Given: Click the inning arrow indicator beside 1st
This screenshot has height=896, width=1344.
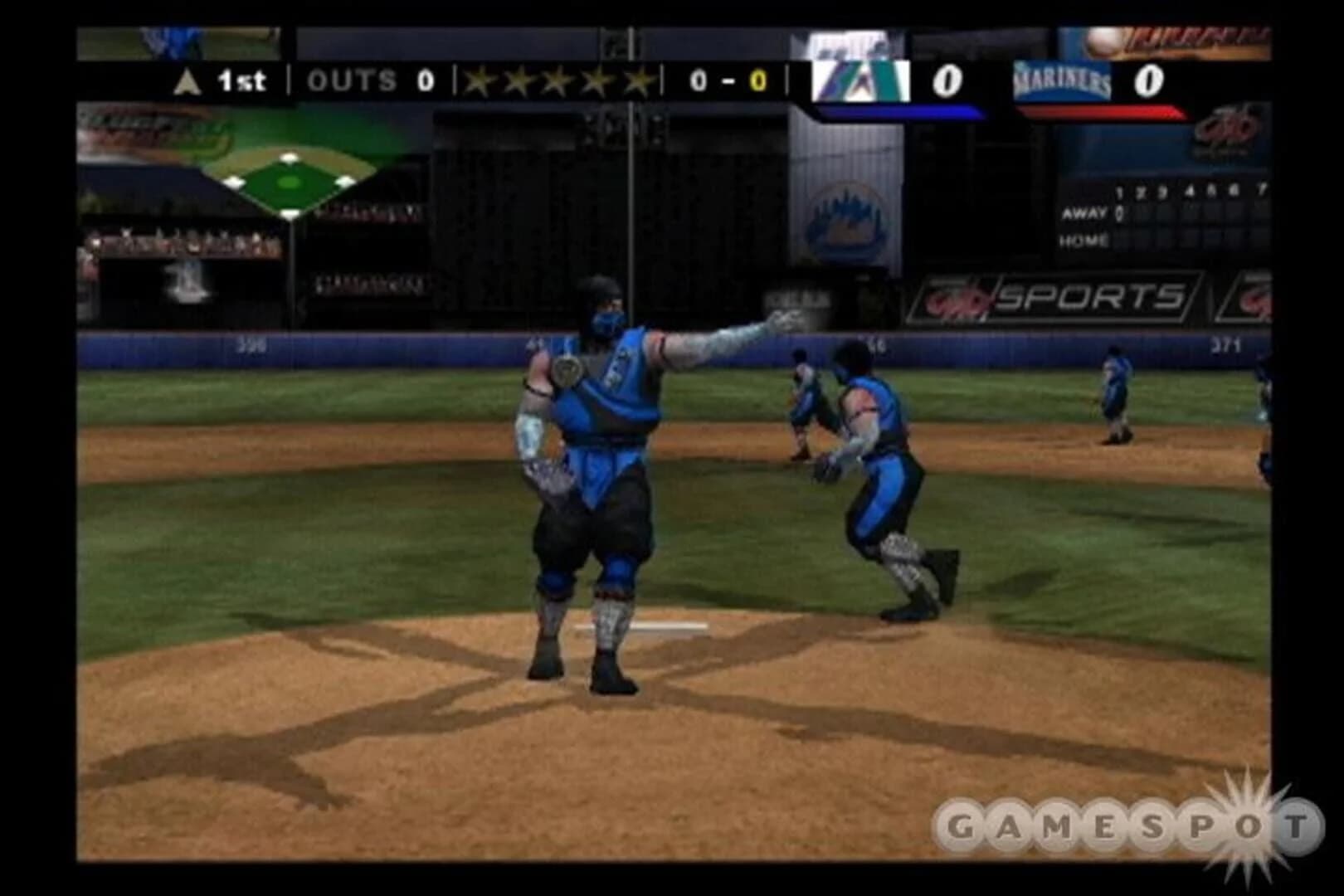Looking at the screenshot, I should pos(187,80).
